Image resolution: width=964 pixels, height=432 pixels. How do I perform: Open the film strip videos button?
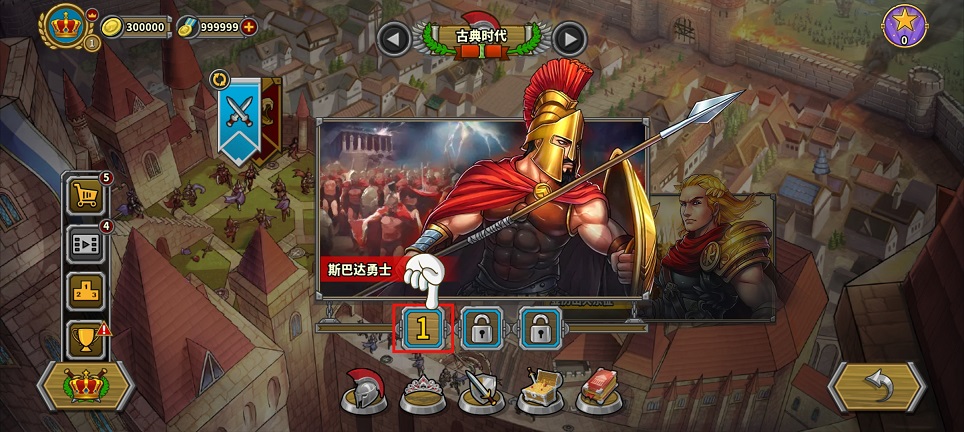(x=86, y=244)
